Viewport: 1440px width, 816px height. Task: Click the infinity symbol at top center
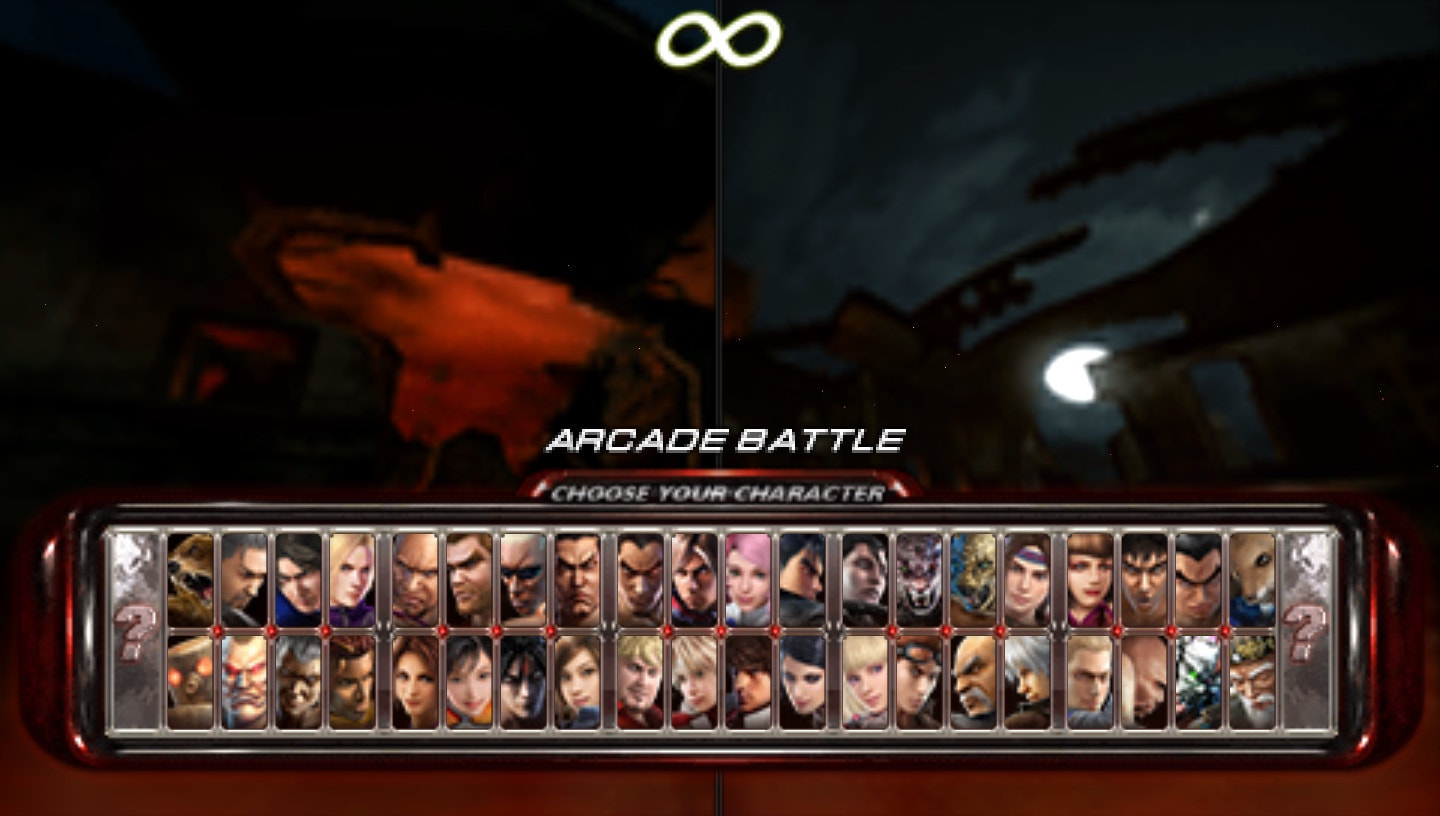pos(720,37)
